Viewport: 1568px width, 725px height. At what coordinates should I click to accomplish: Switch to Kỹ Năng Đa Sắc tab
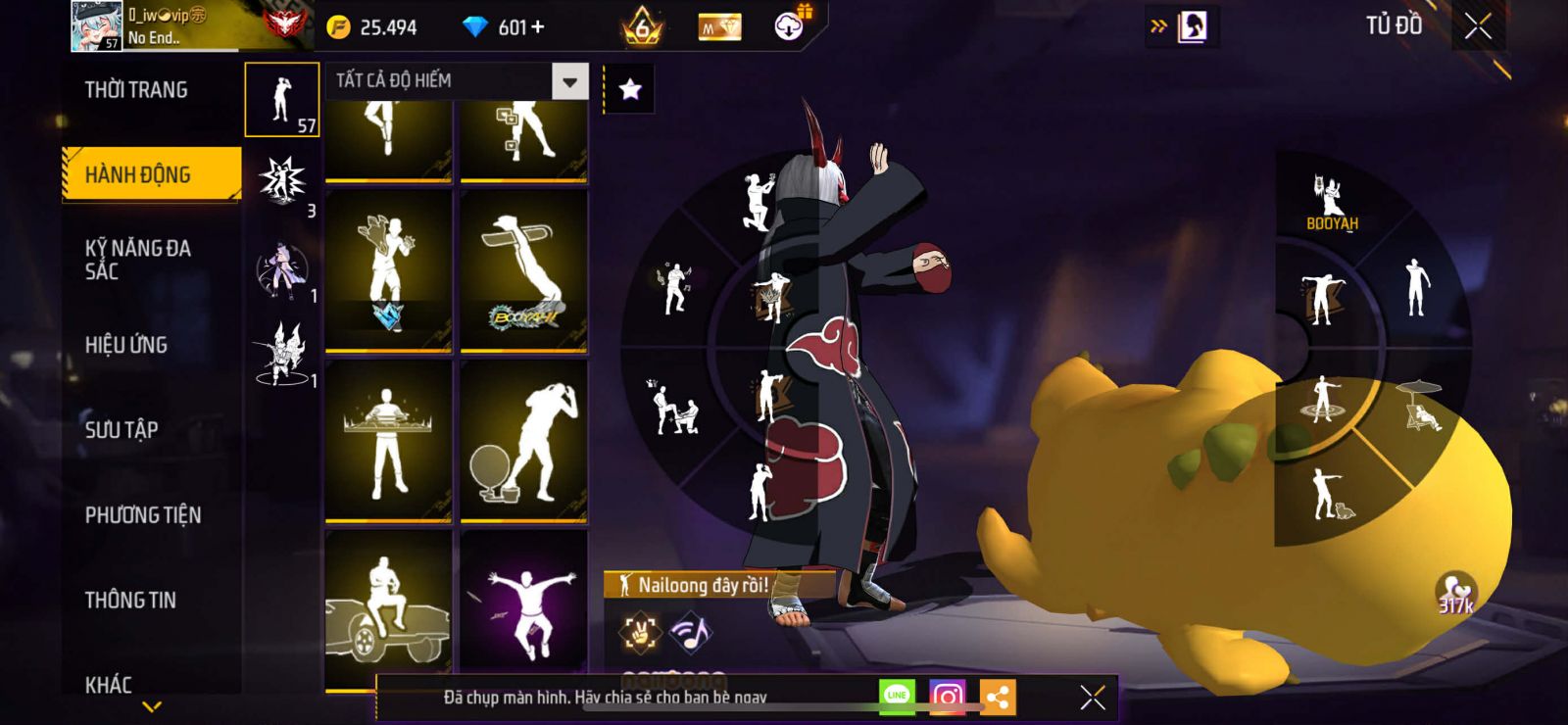(138, 260)
